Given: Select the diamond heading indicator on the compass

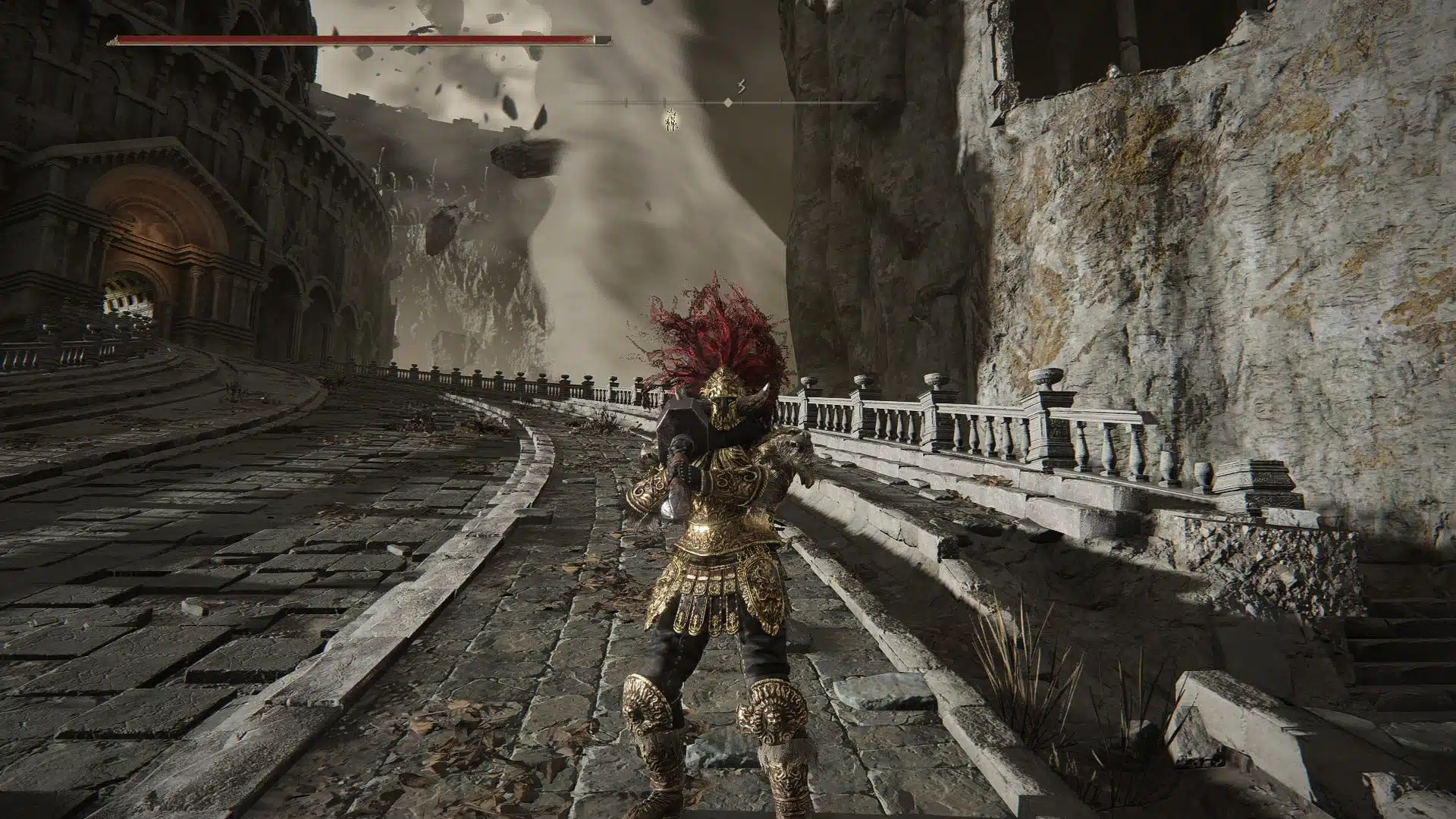Looking at the screenshot, I should click(728, 102).
